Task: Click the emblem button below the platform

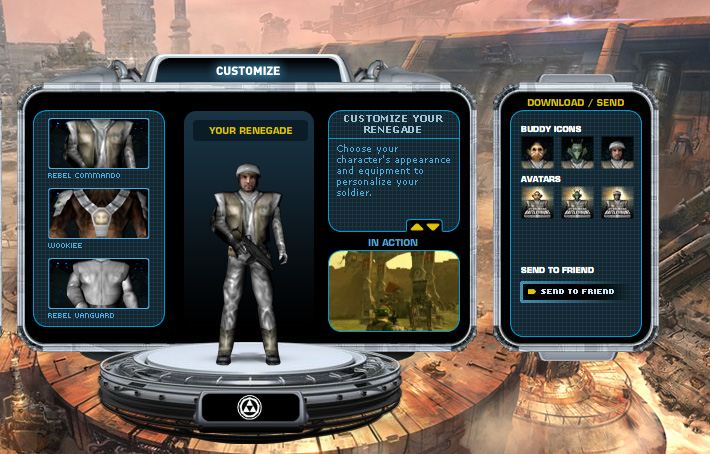Action: 250,406
